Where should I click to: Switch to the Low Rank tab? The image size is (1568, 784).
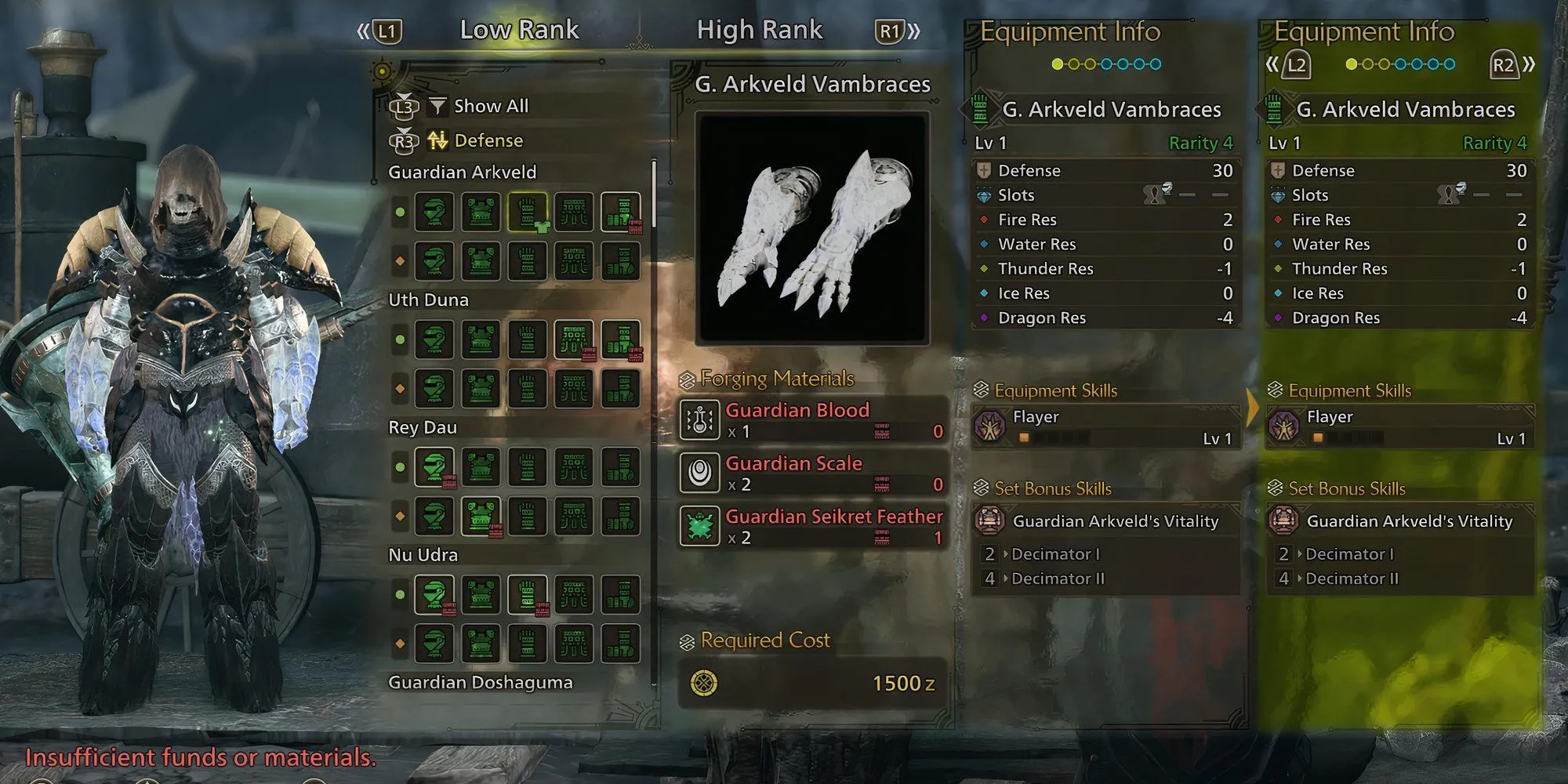coord(519,31)
